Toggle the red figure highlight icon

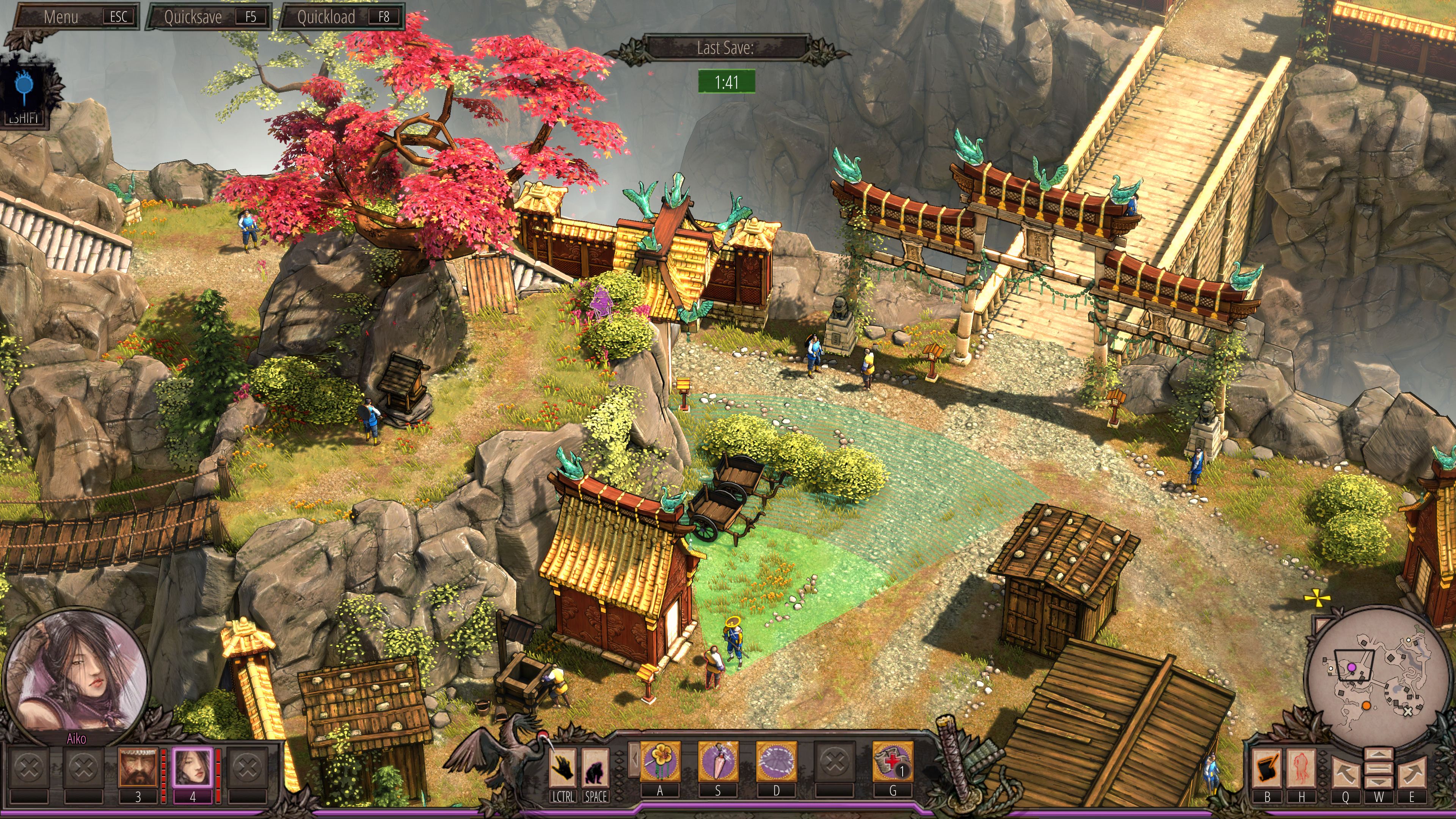coord(1302,769)
